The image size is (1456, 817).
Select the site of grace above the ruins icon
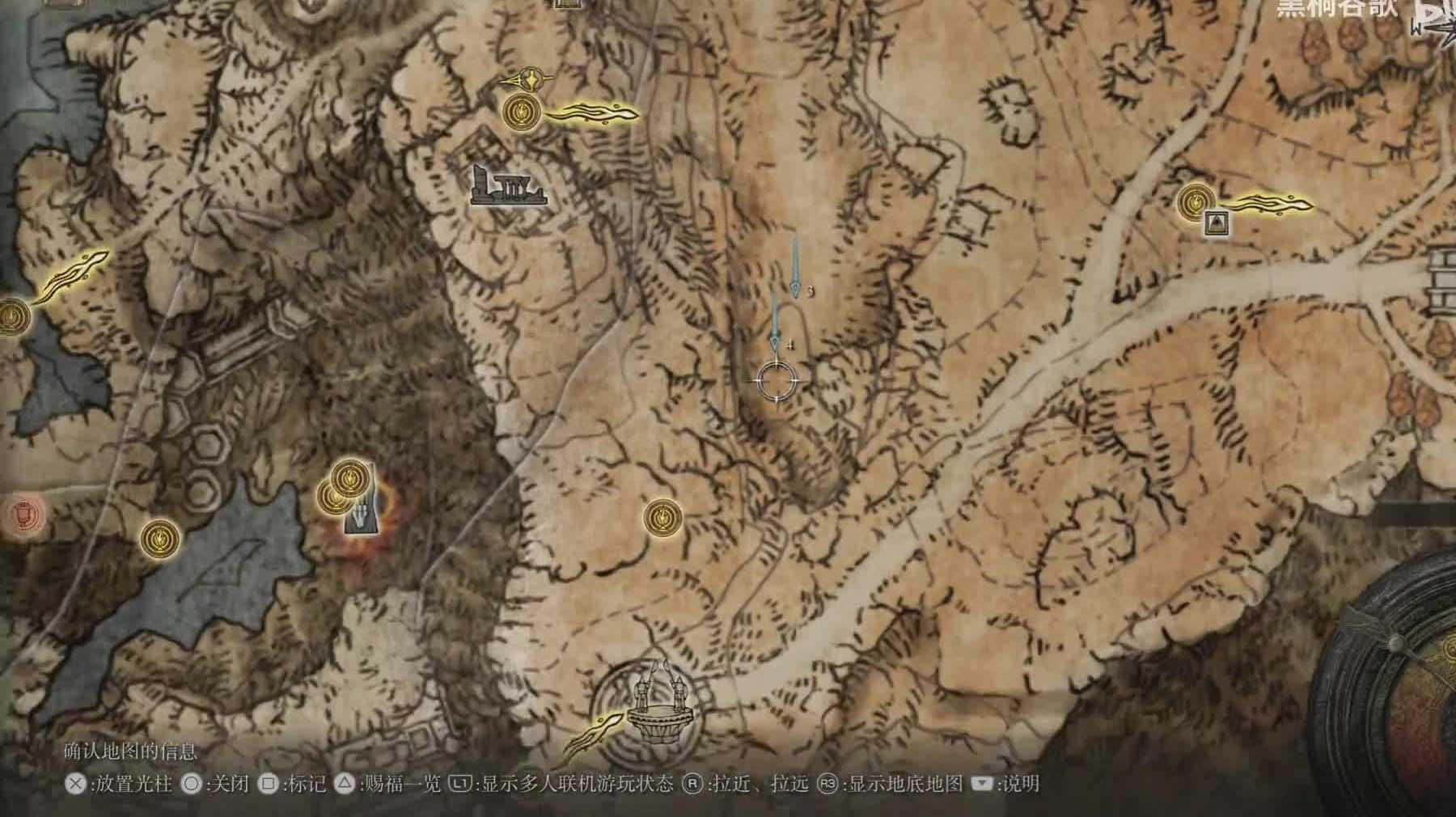[x=522, y=112]
